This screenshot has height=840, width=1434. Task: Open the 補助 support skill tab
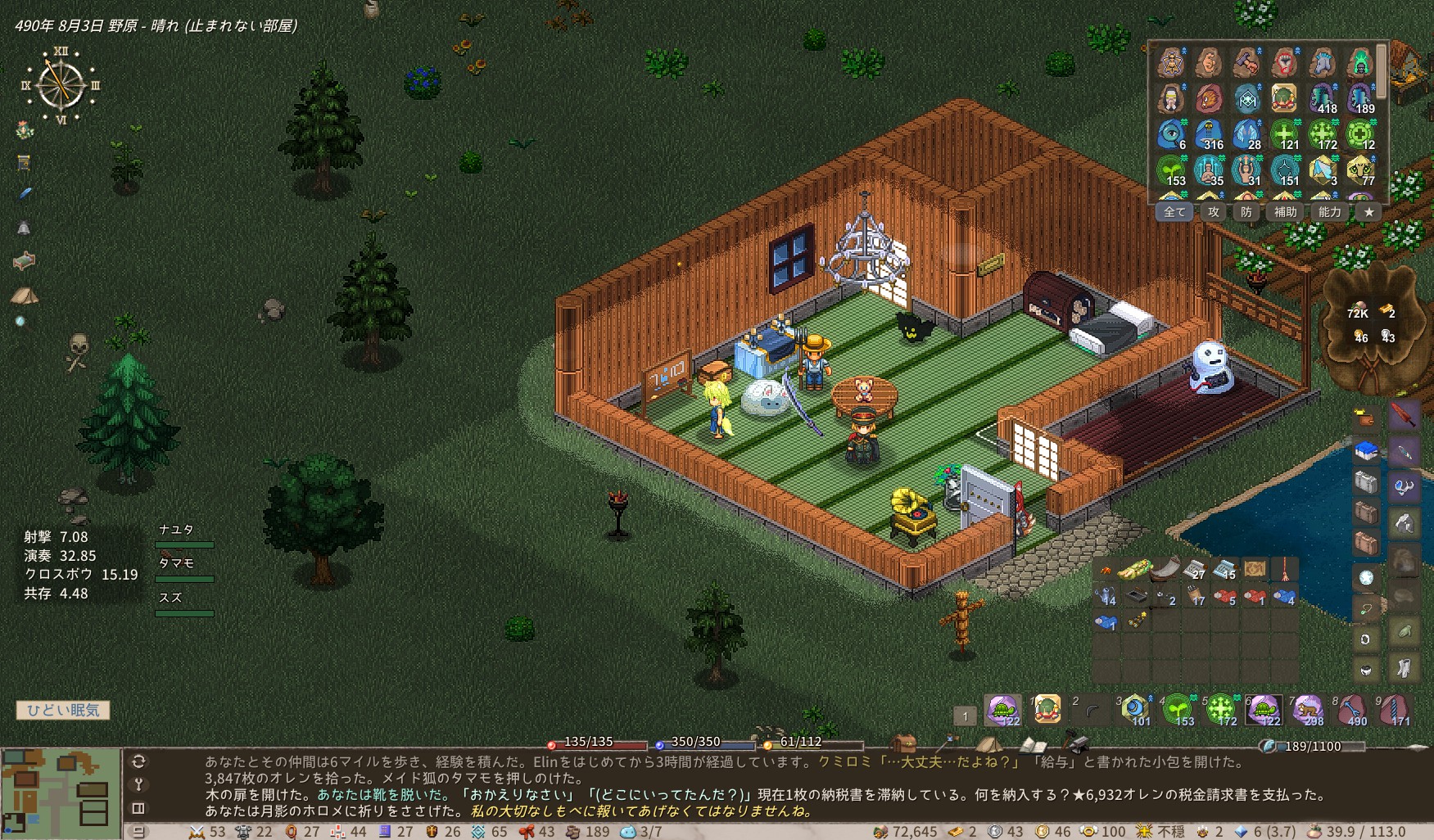point(1284,212)
